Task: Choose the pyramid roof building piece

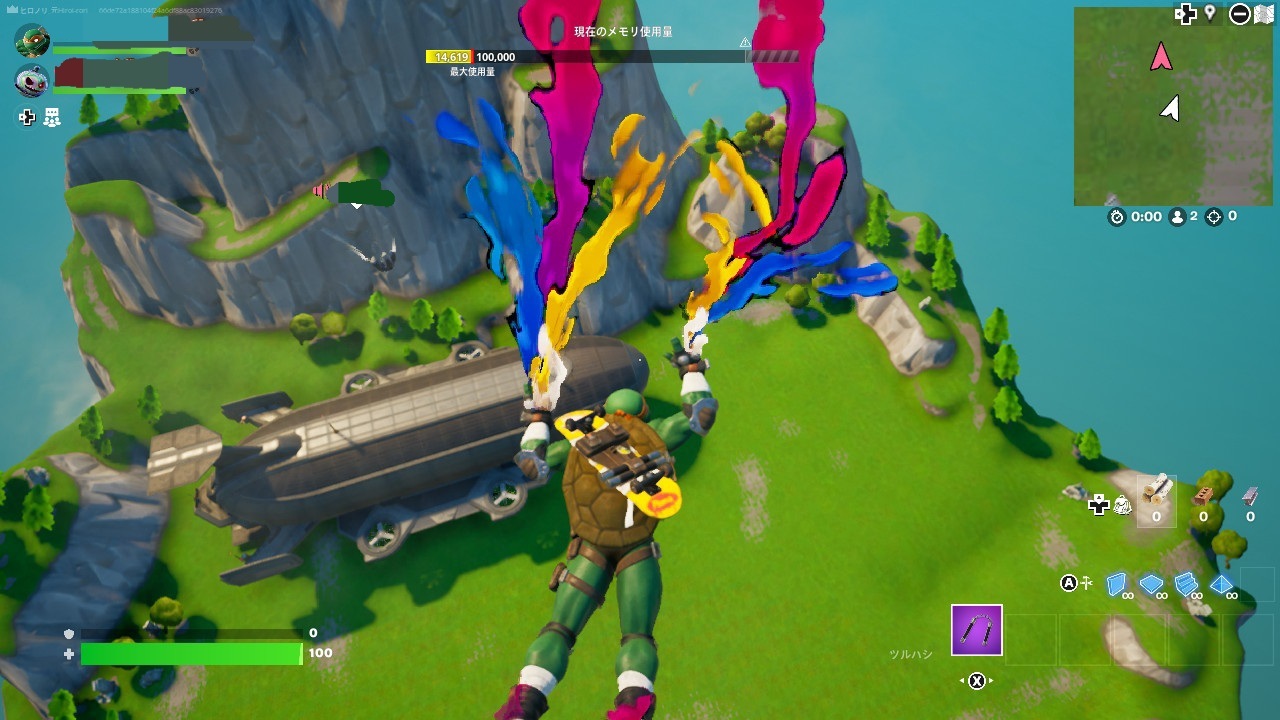Action: (x=1221, y=584)
